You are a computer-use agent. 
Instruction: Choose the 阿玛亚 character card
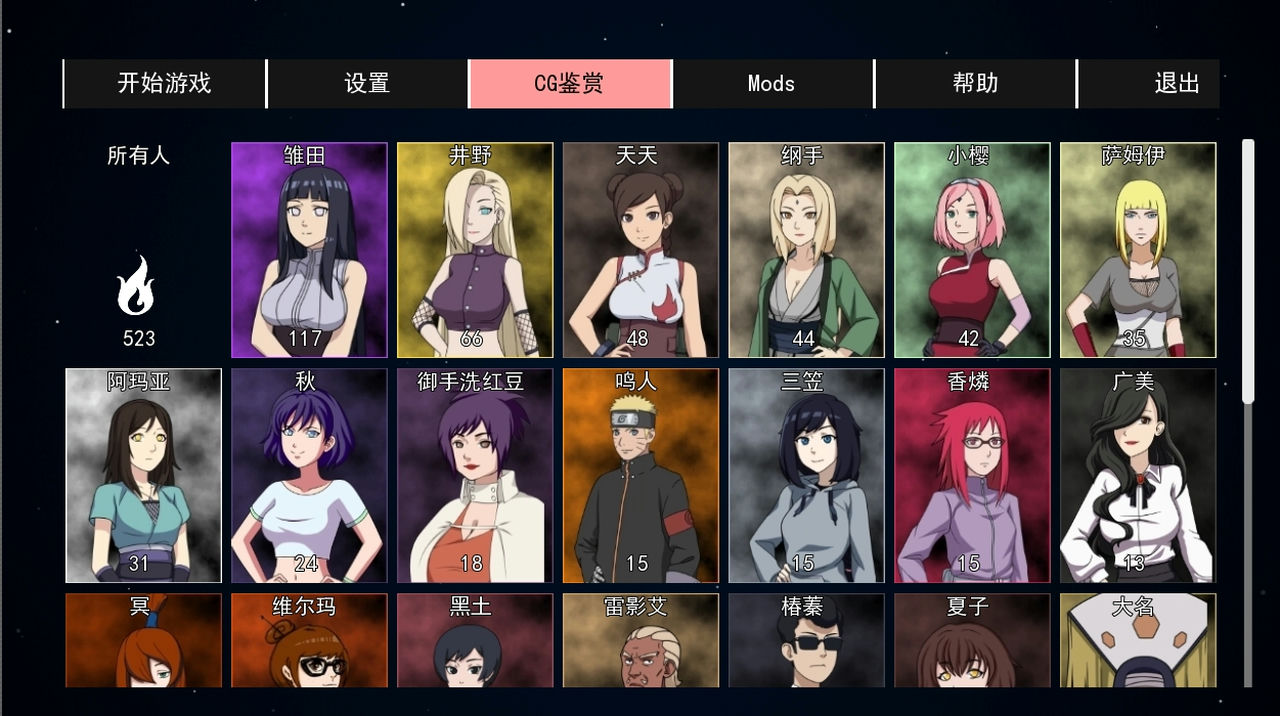click(x=143, y=475)
